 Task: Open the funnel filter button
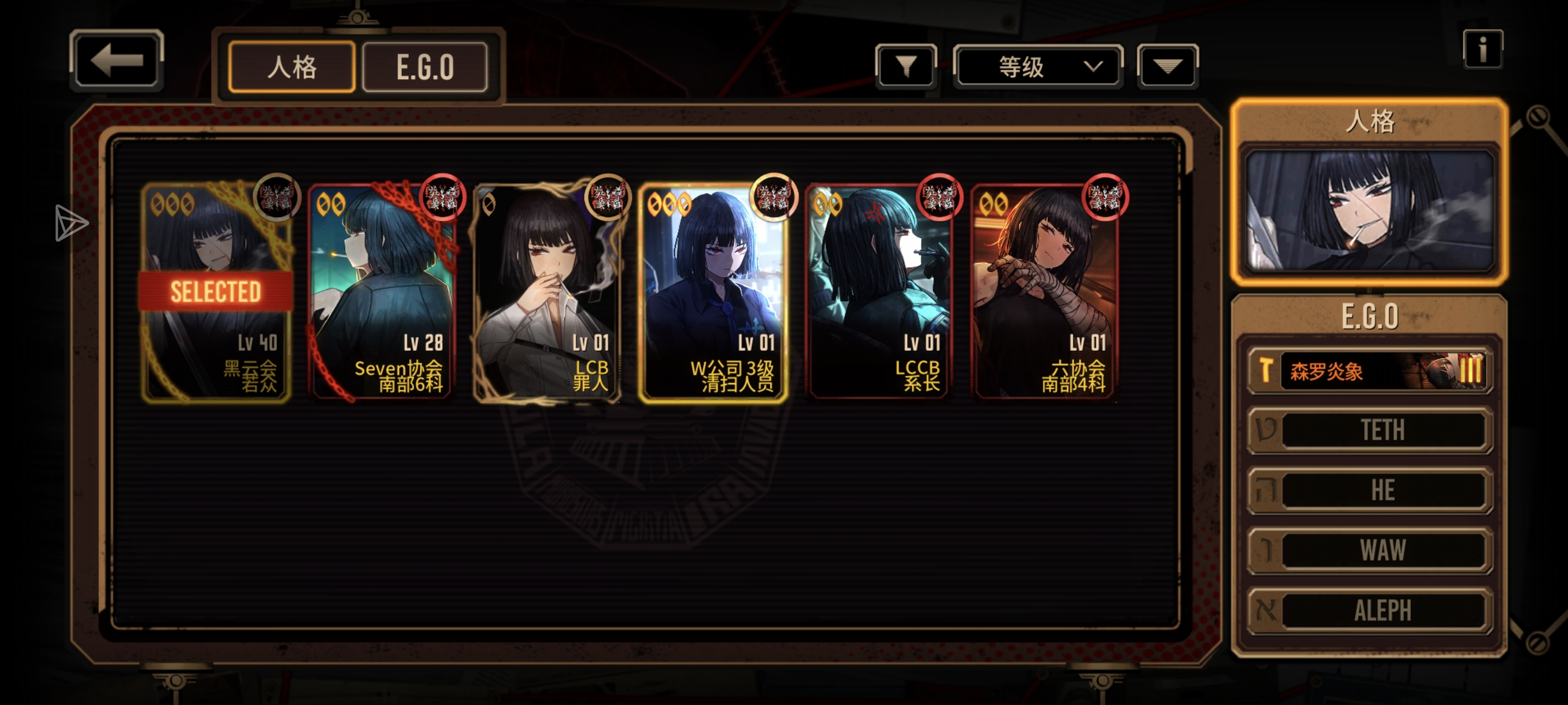[906, 66]
